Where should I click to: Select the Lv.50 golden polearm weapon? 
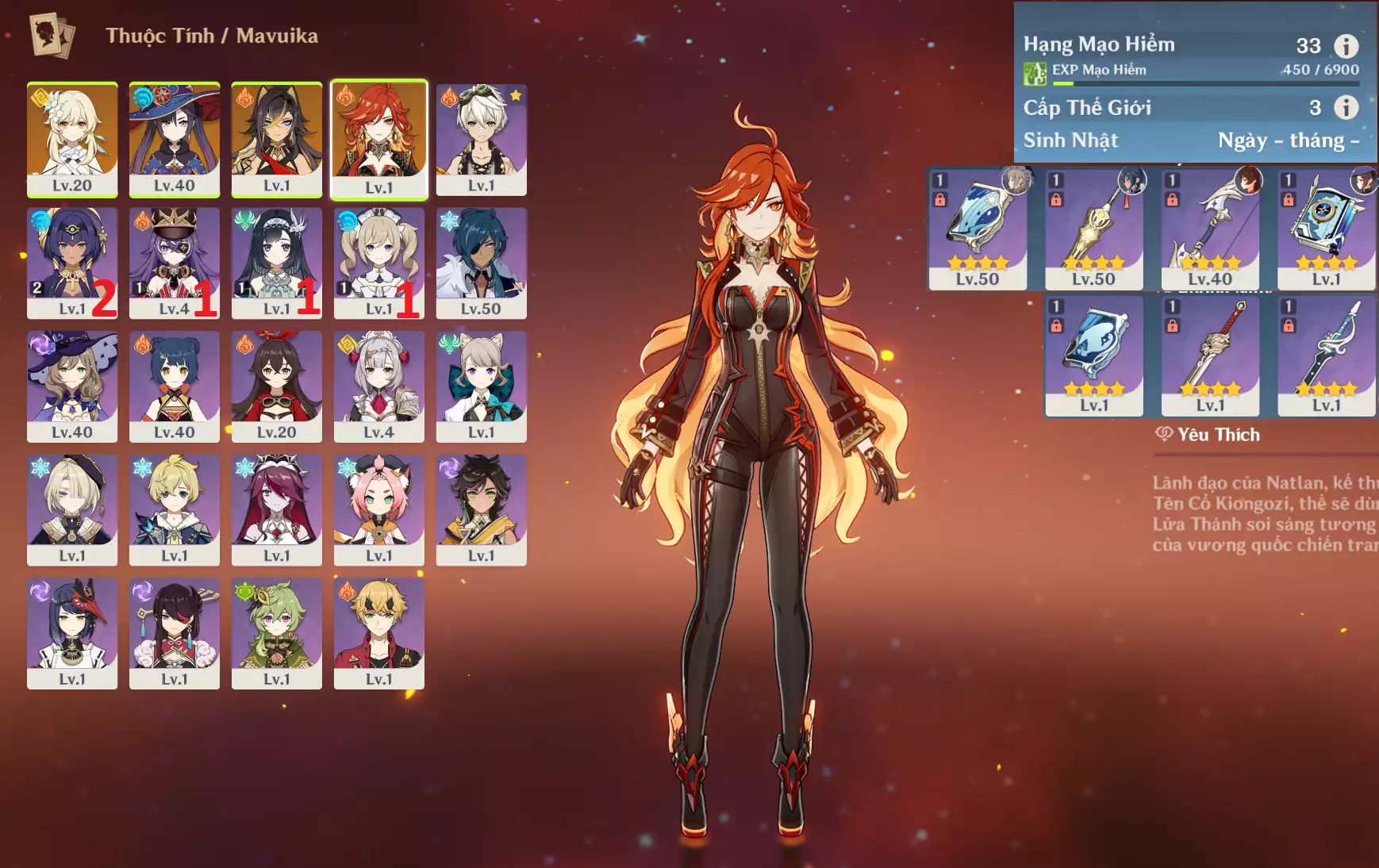click(x=1094, y=229)
